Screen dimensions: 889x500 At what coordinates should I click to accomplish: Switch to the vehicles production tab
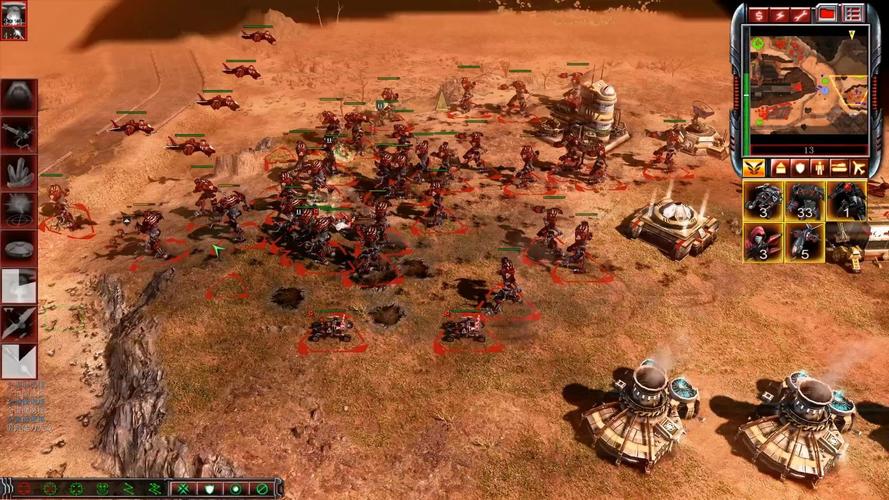839,167
